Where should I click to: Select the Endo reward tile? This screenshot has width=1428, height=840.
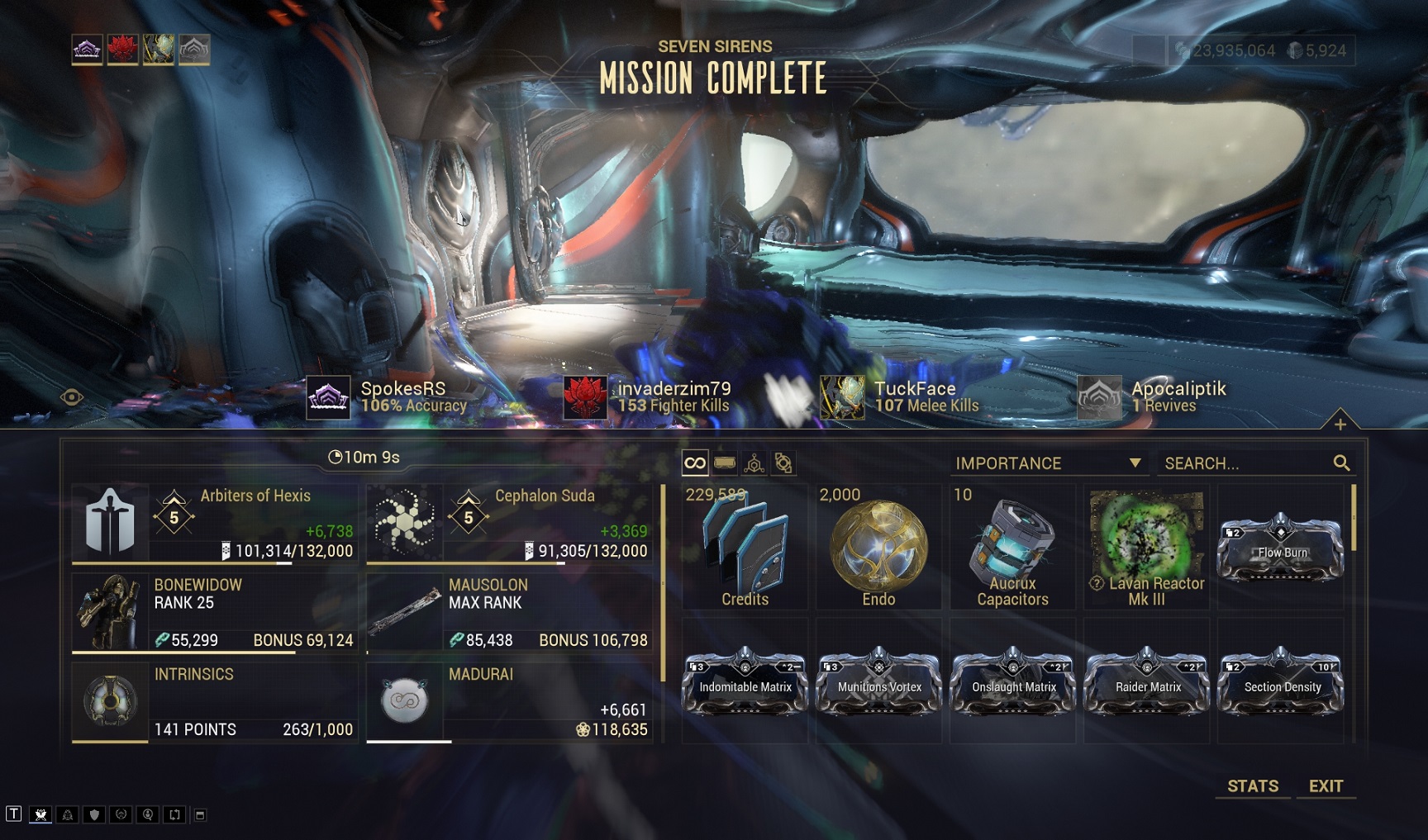pyautogui.click(x=878, y=547)
